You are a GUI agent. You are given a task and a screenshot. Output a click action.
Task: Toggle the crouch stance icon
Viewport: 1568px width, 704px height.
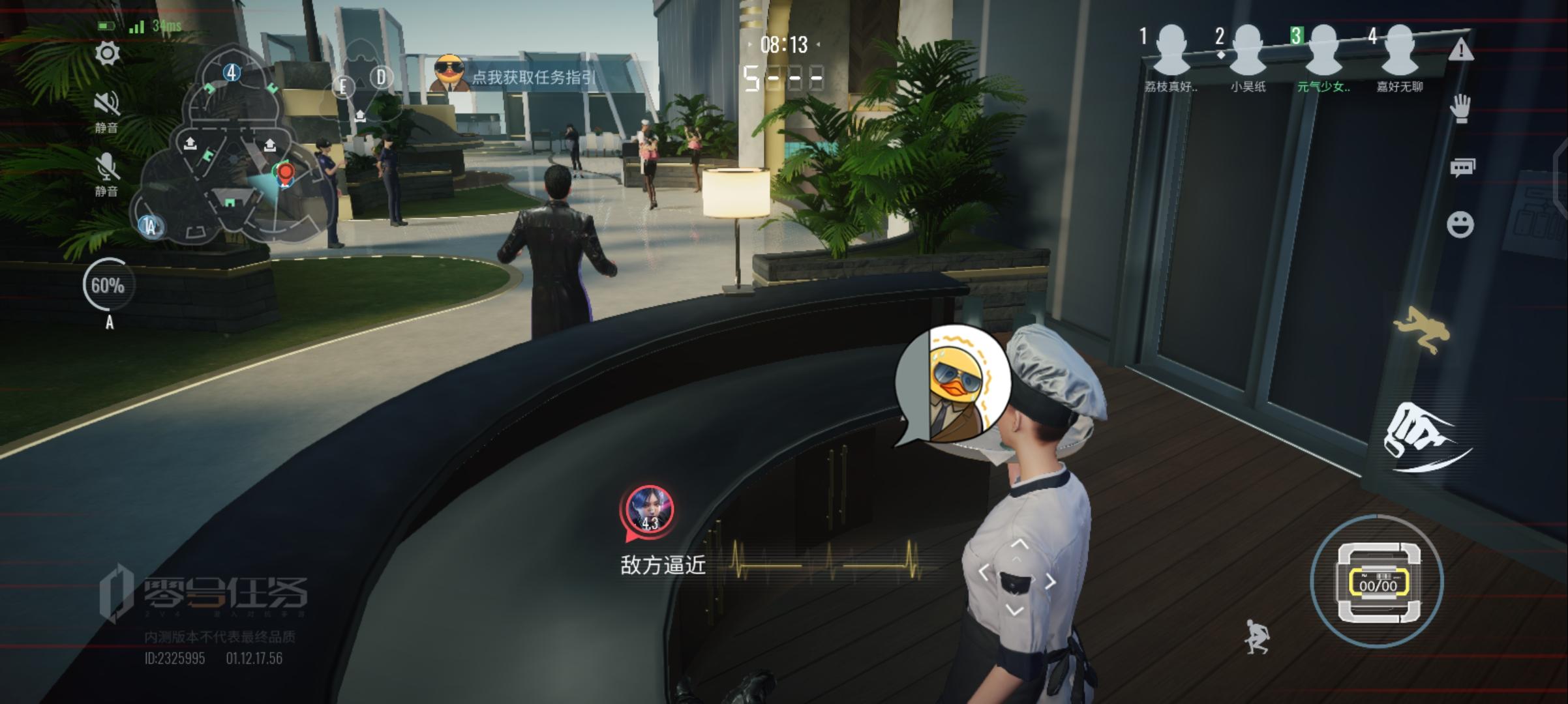[1257, 636]
